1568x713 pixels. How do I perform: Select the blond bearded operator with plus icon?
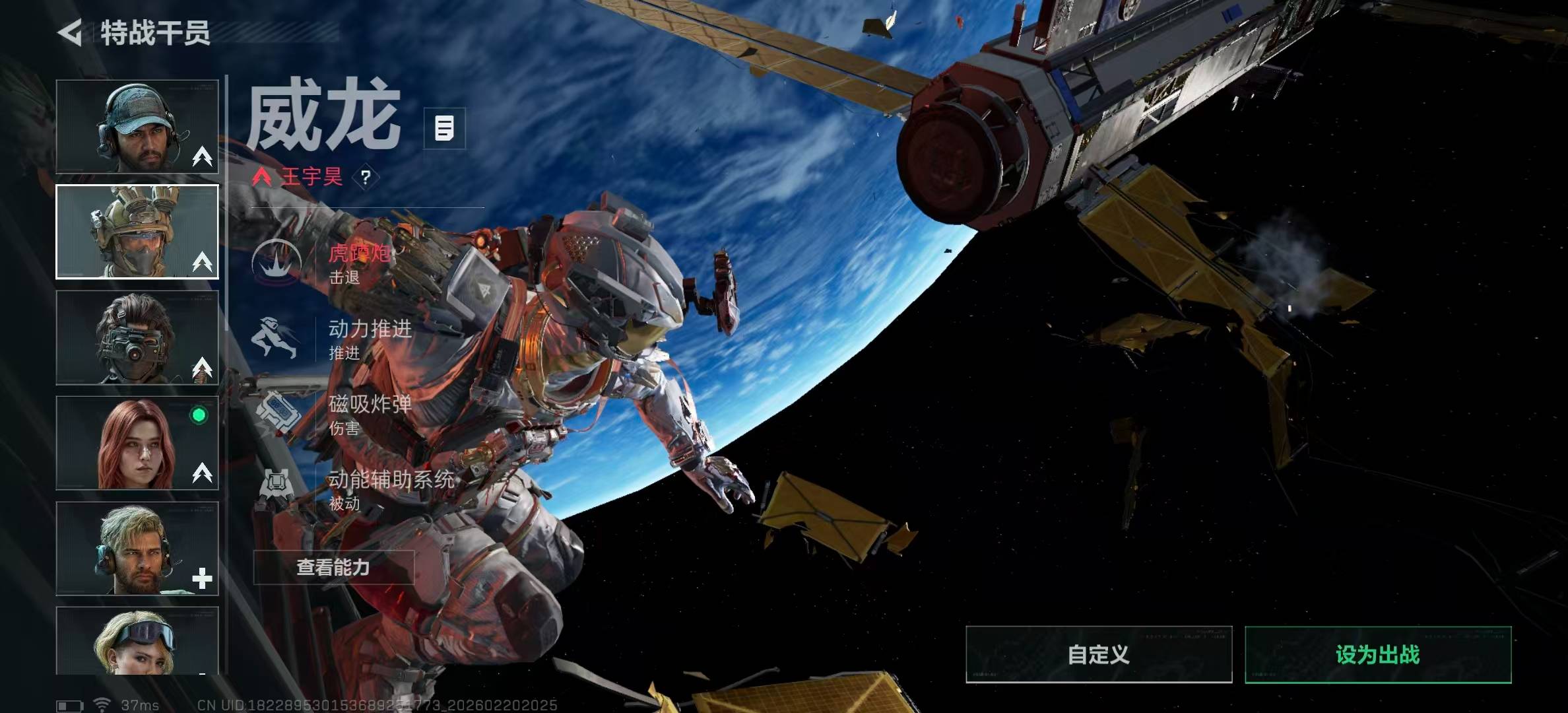[x=137, y=549]
